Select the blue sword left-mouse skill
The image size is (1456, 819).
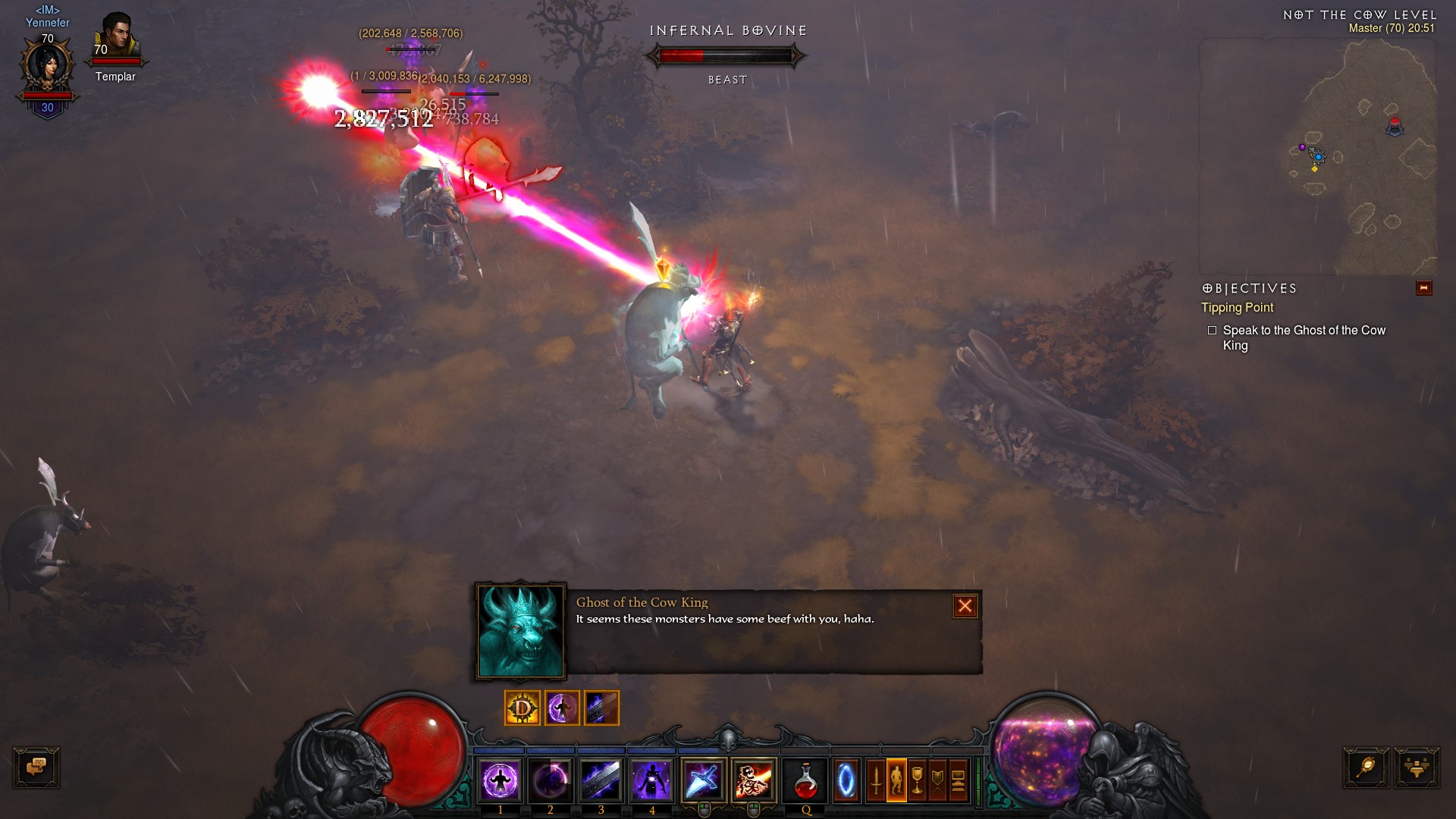click(703, 780)
